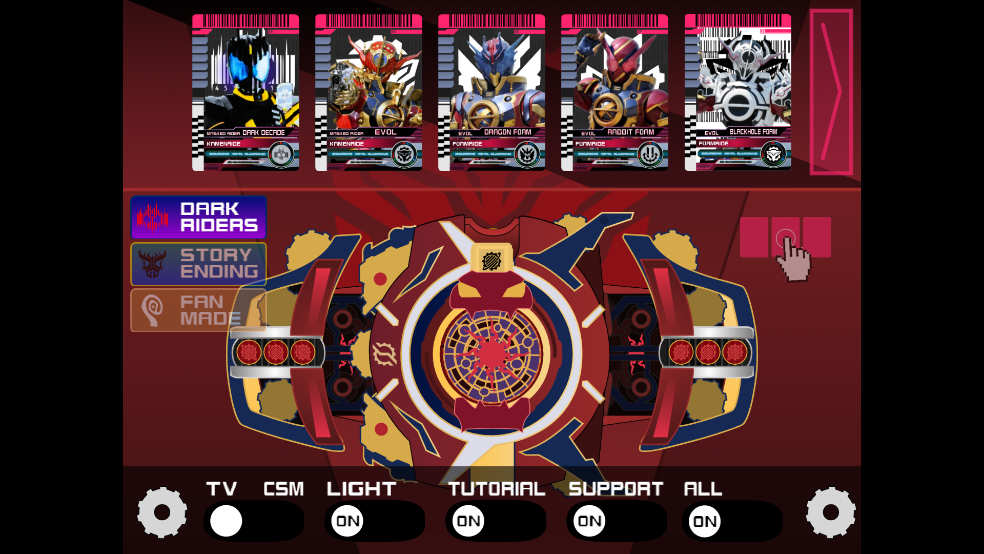
Task: Switch to the Dark Riders category
Action: coord(198,217)
